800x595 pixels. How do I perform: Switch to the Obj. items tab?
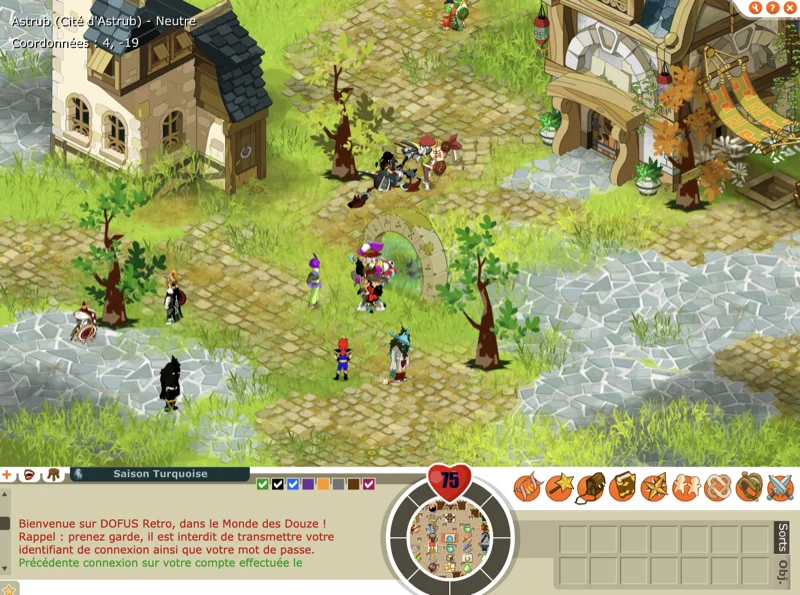(x=783, y=570)
